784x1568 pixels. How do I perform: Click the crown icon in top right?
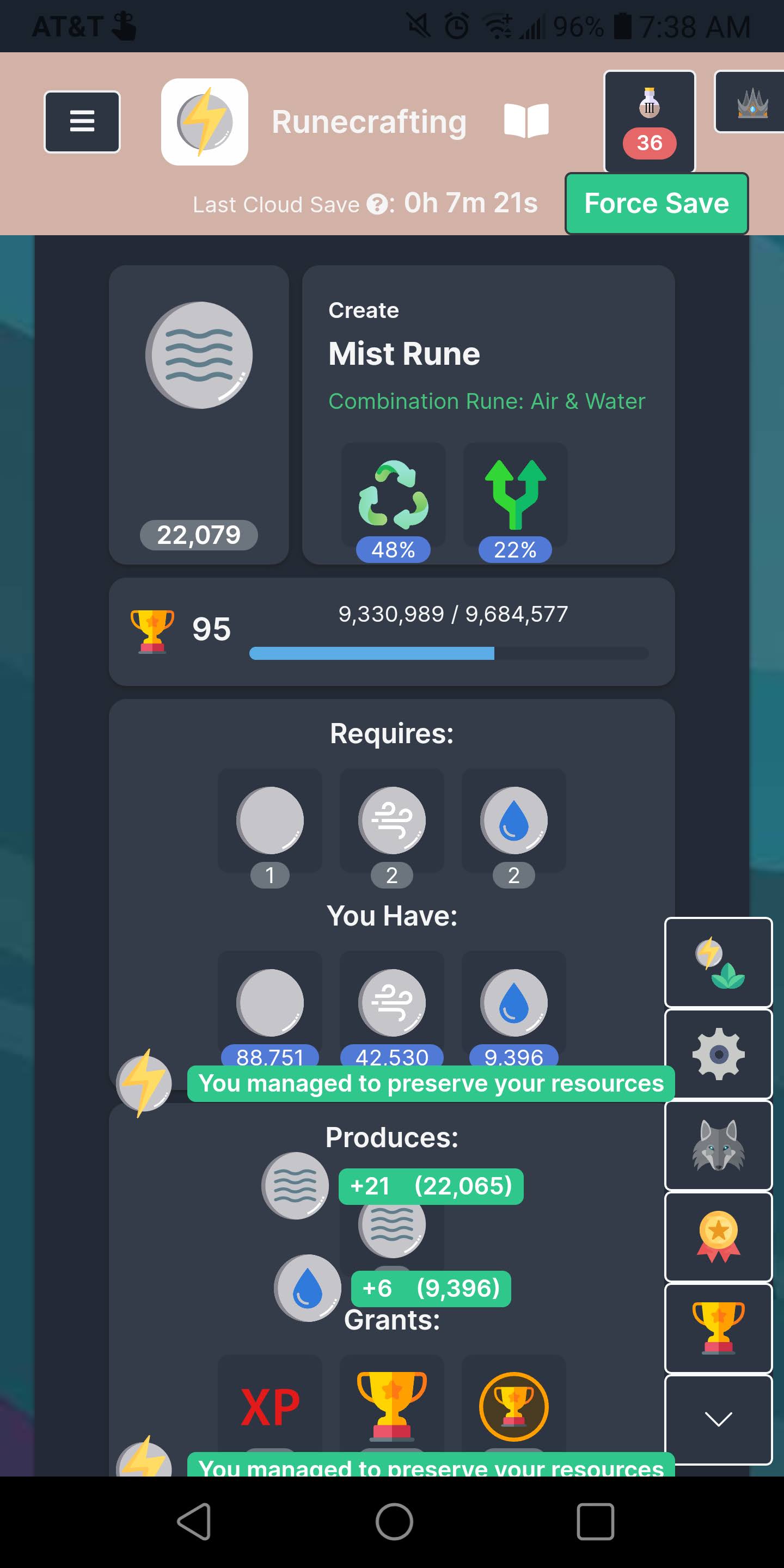click(752, 105)
